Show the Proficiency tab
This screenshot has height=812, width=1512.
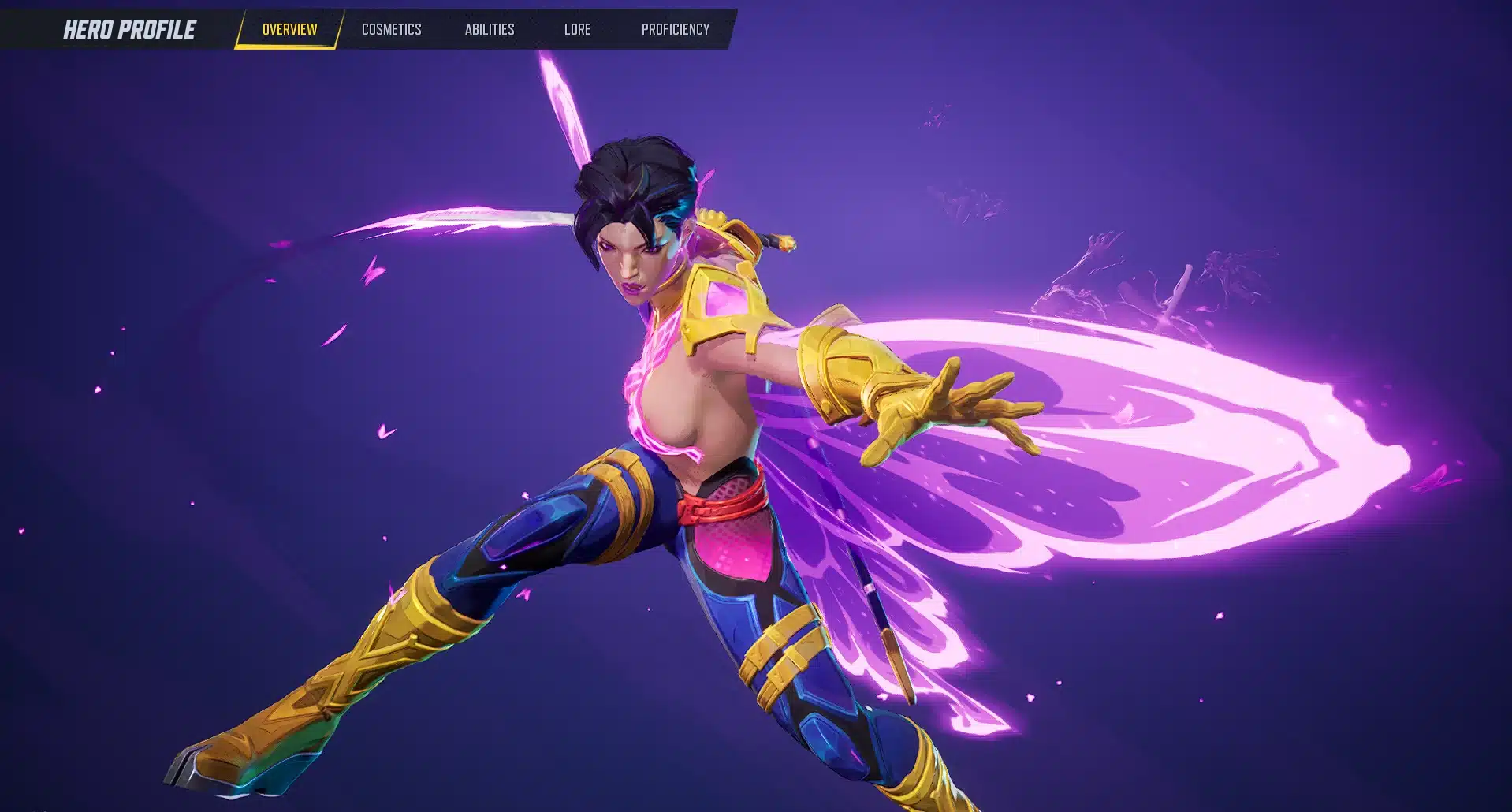coord(675,29)
